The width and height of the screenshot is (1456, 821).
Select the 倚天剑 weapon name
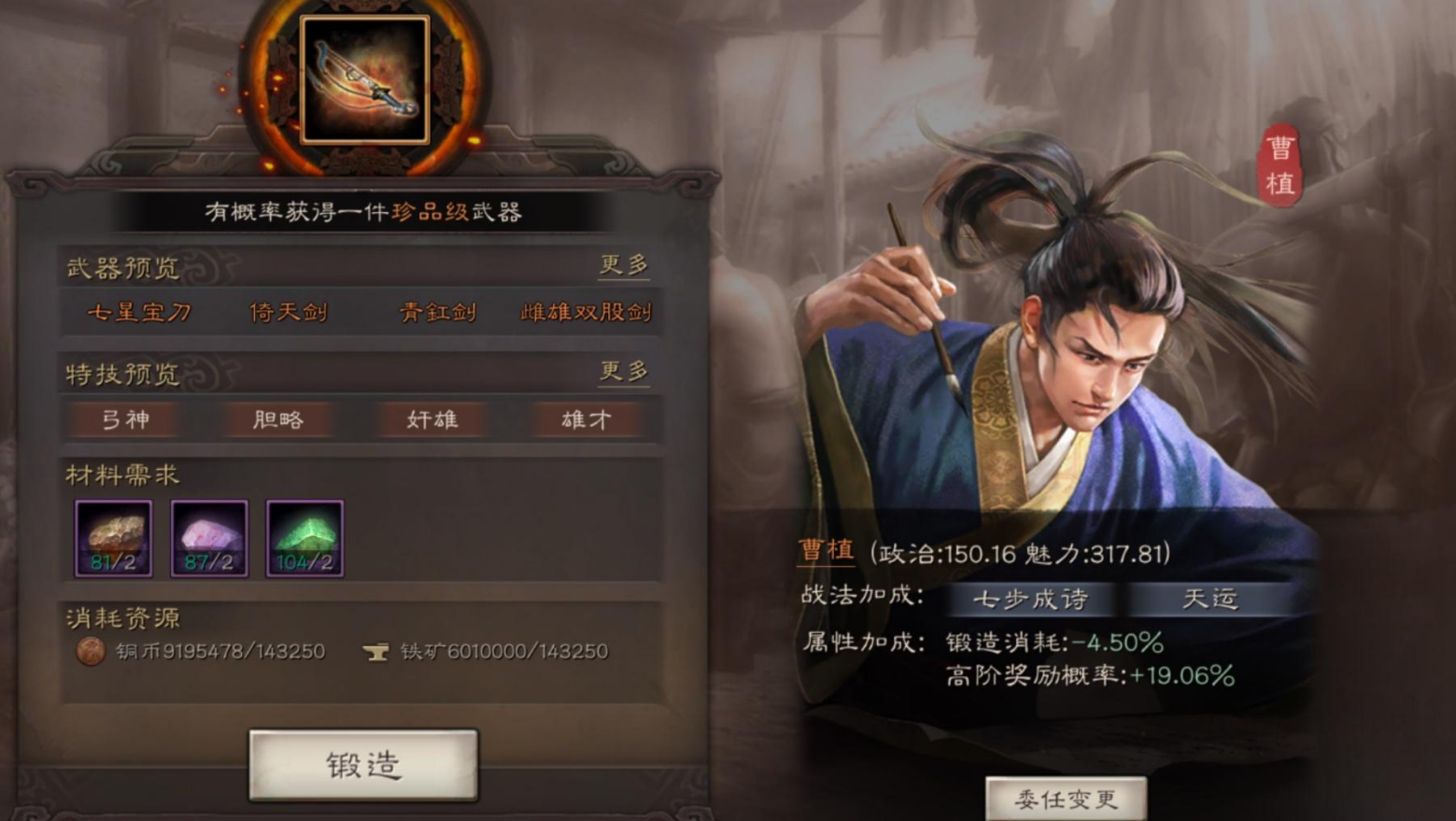click(289, 314)
